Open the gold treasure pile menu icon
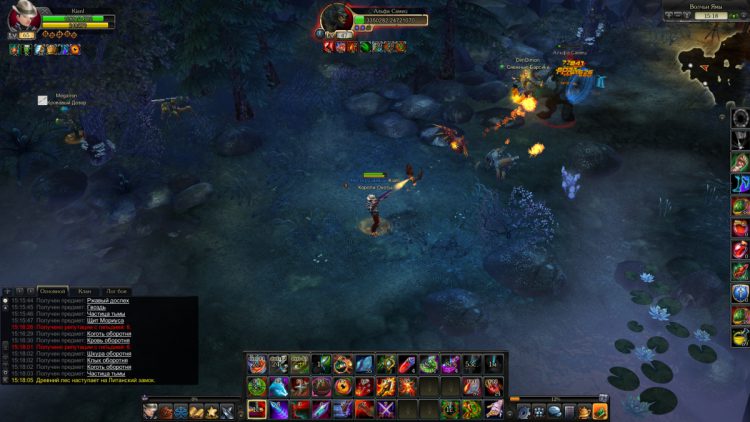 (x=196, y=411)
